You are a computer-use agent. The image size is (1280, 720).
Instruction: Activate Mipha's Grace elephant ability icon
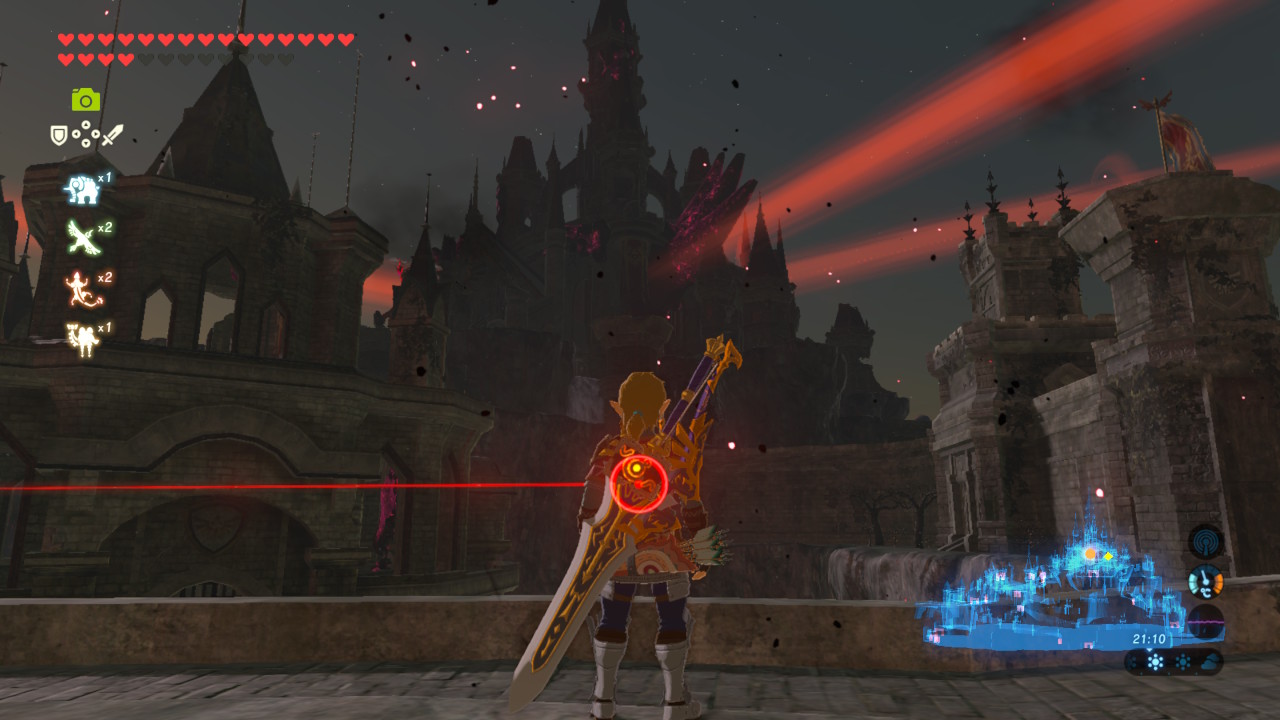click(x=81, y=189)
